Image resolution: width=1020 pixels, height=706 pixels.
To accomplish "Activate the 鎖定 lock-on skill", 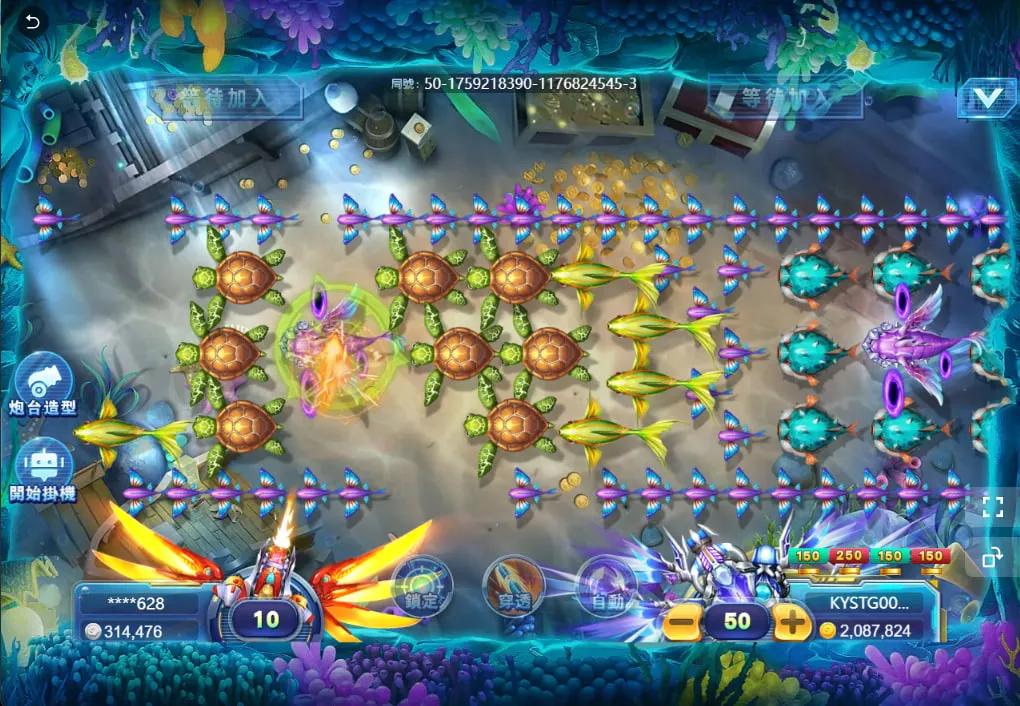I will click(x=422, y=585).
